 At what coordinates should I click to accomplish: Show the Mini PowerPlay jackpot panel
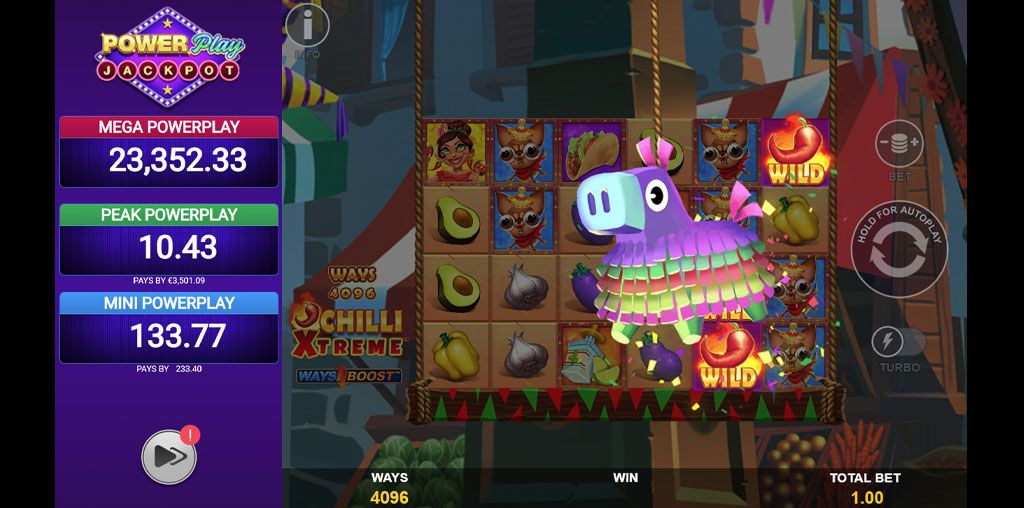[x=169, y=327]
